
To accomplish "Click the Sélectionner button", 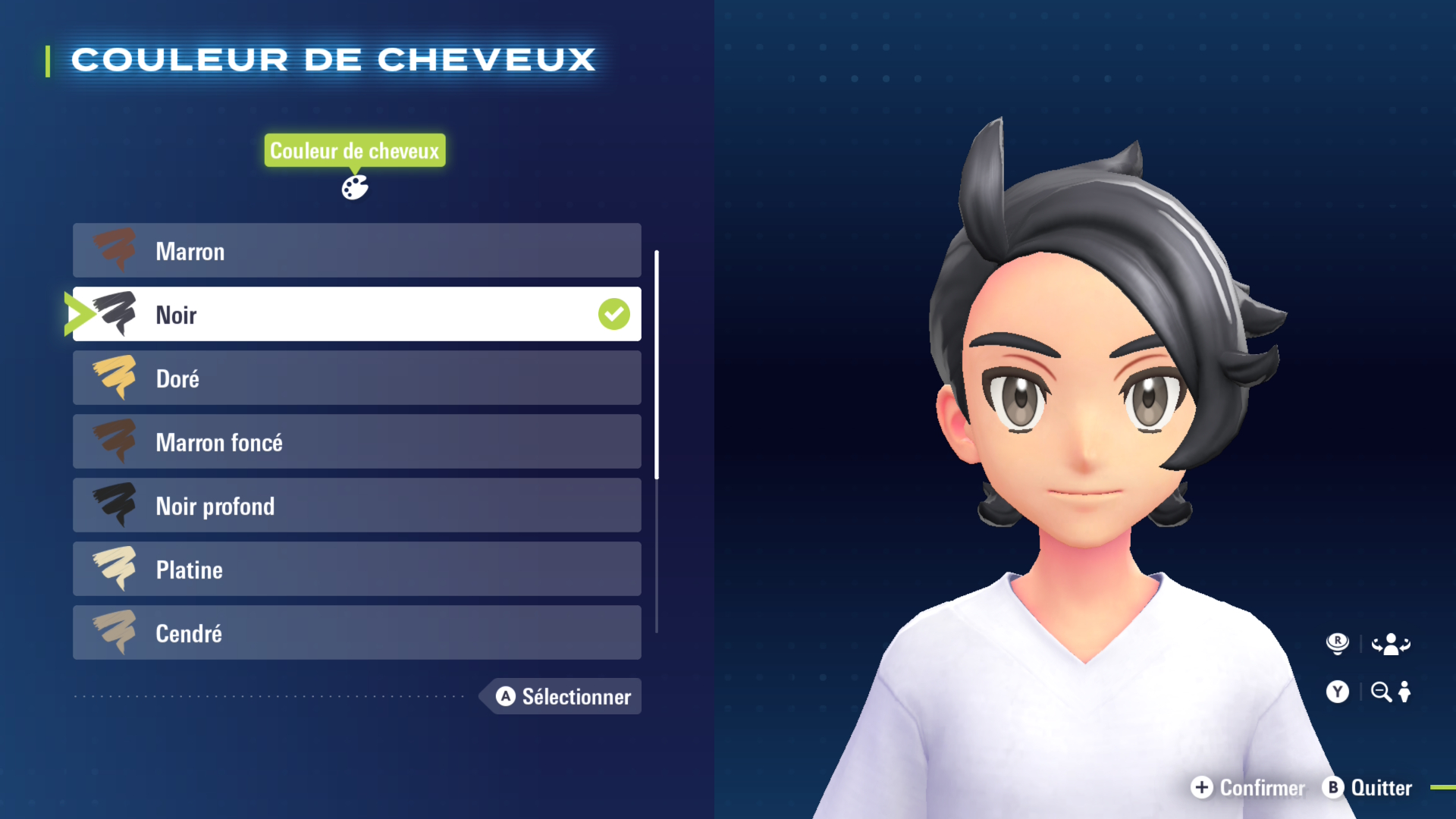I will pyautogui.click(x=563, y=696).
